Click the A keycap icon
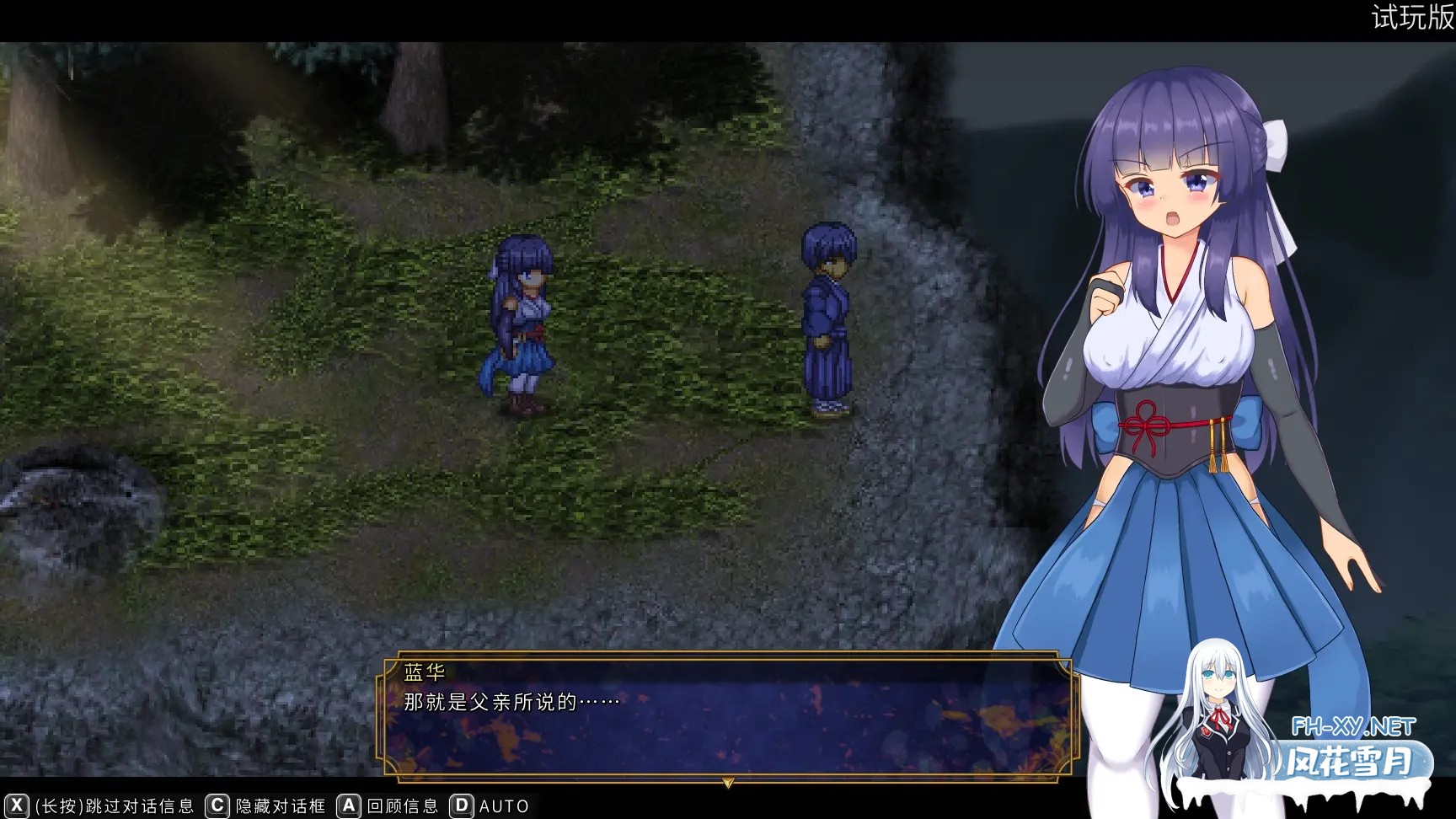 347,806
